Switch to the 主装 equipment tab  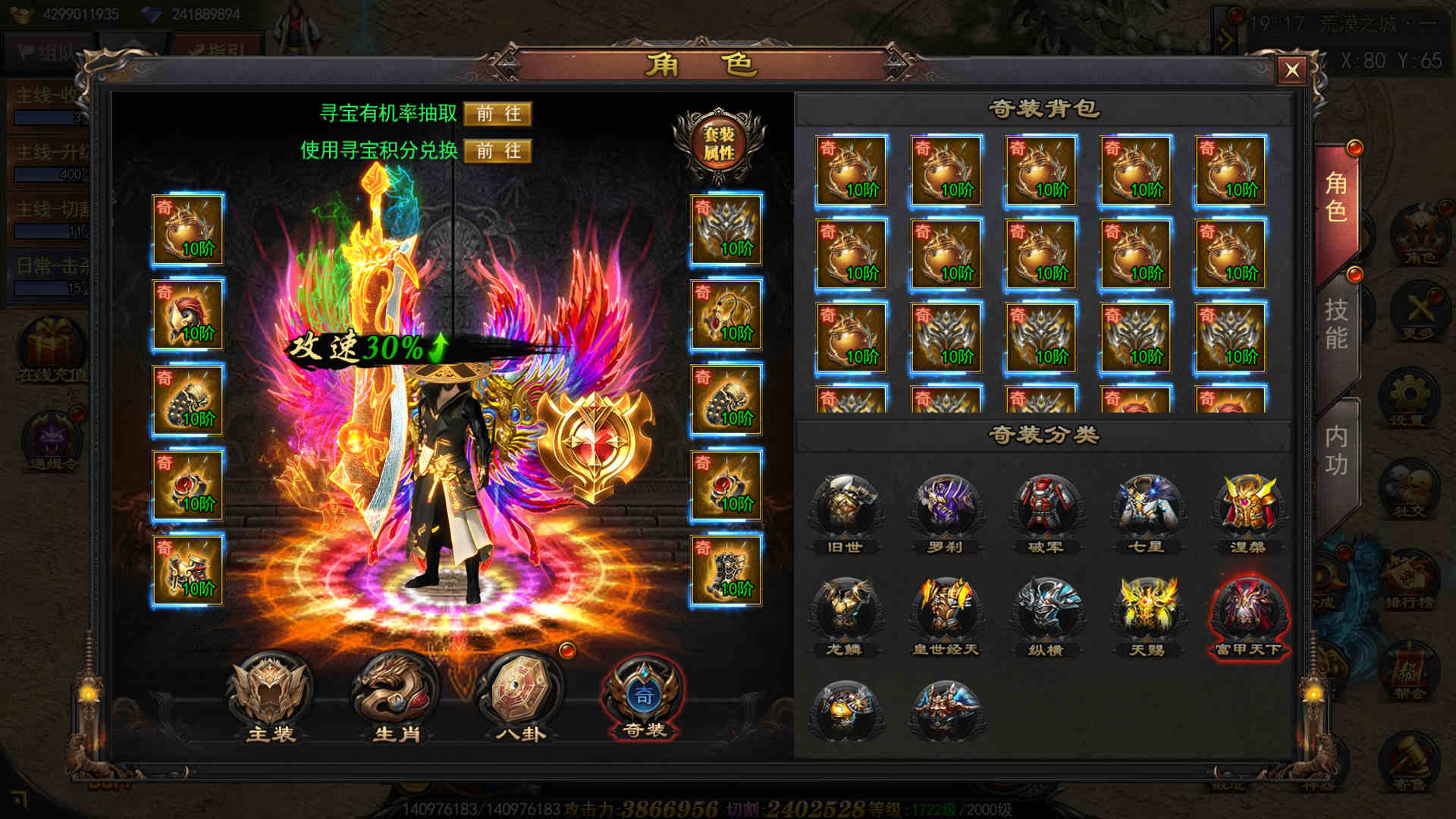pos(270,696)
